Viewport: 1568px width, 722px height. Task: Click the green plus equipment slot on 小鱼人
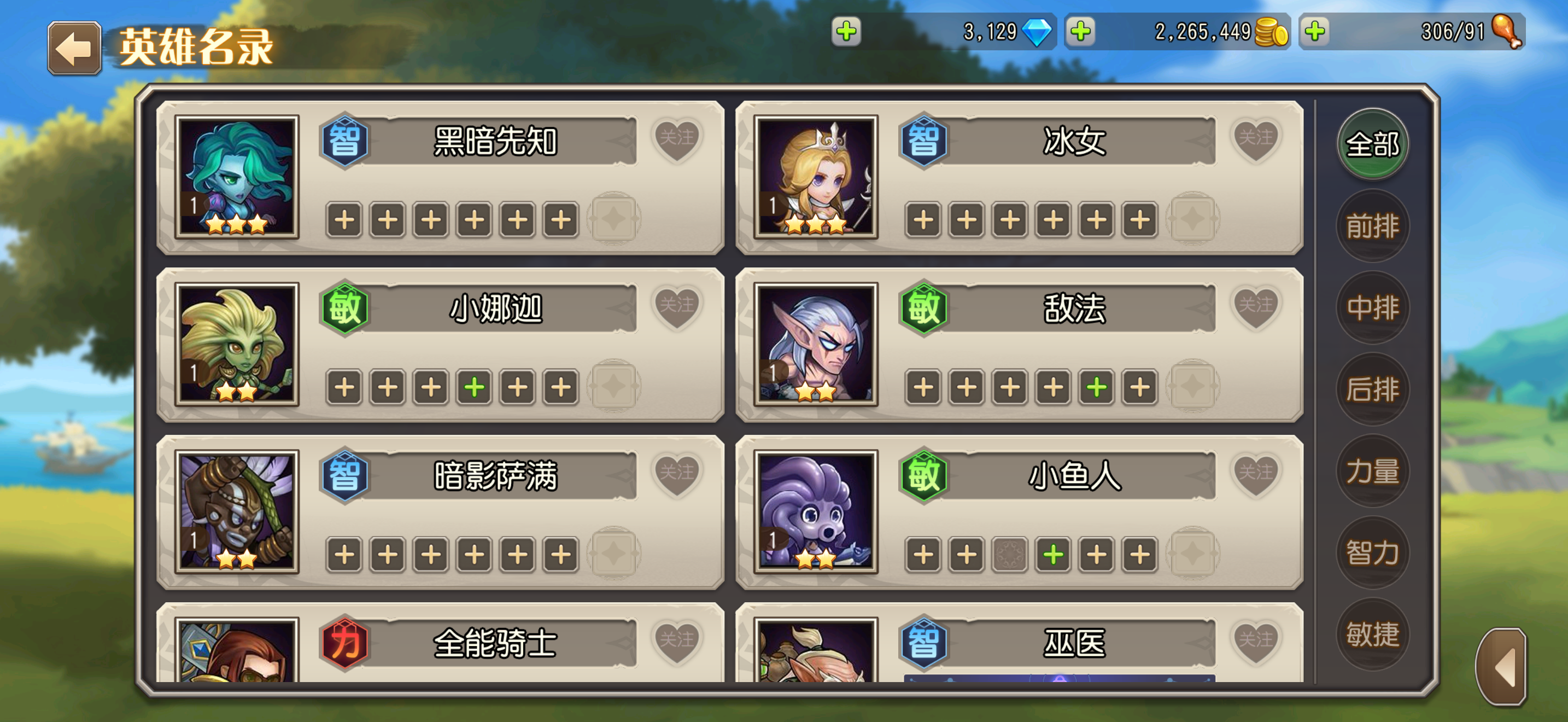[x=1054, y=554]
